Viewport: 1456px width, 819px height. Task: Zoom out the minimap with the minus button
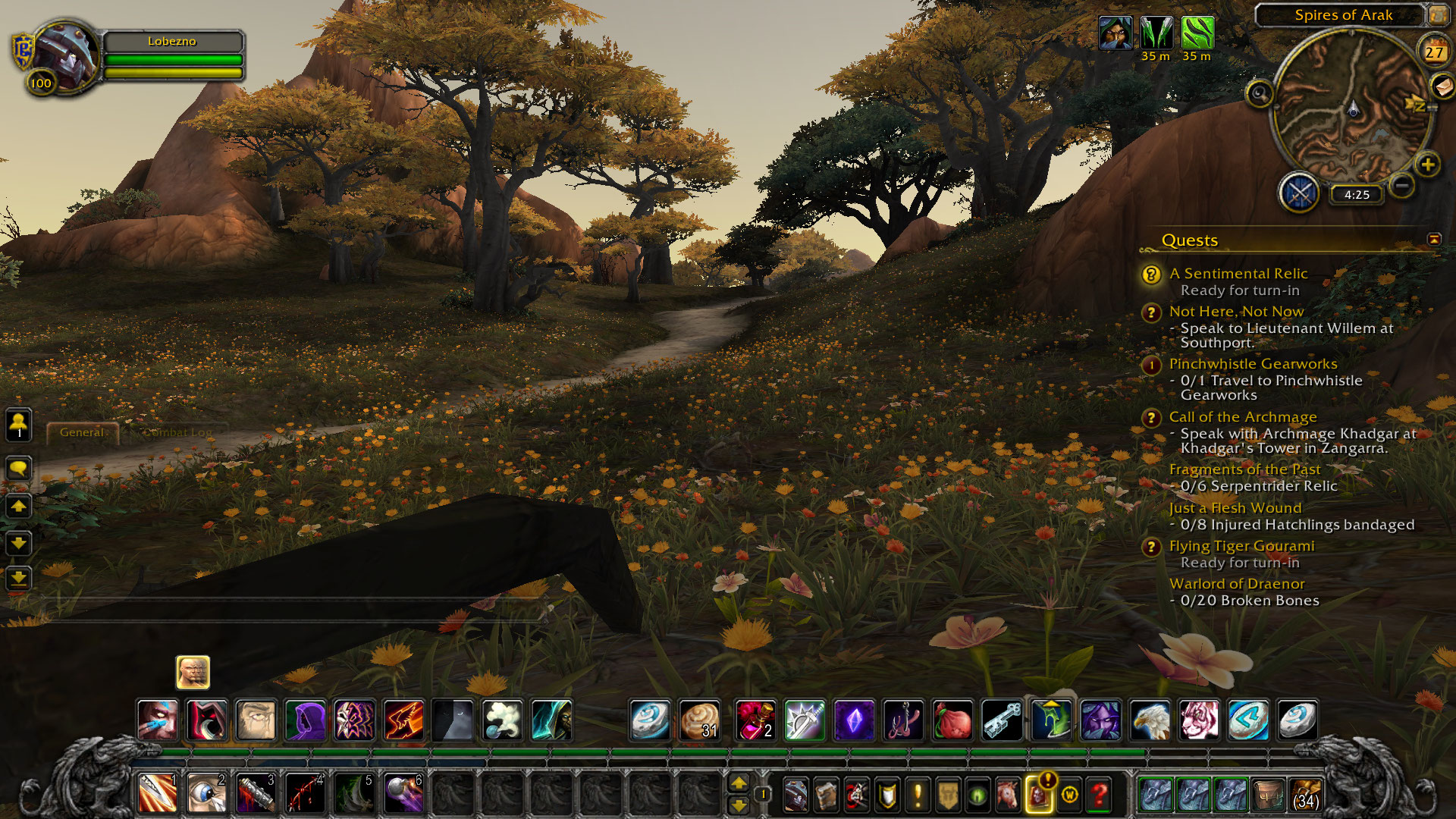[x=1402, y=184]
